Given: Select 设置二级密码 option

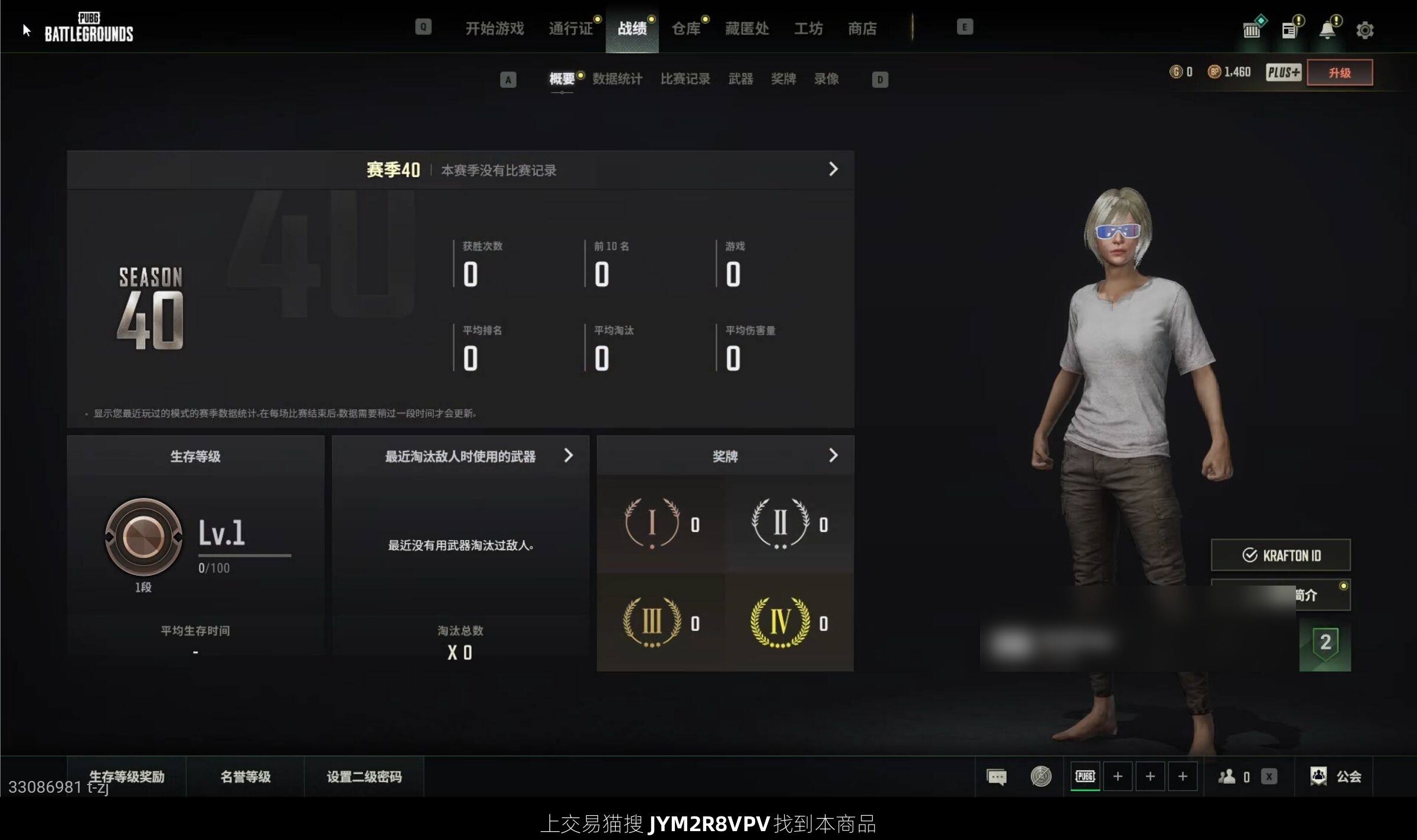Looking at the screenshot, I should pos(364,777).
